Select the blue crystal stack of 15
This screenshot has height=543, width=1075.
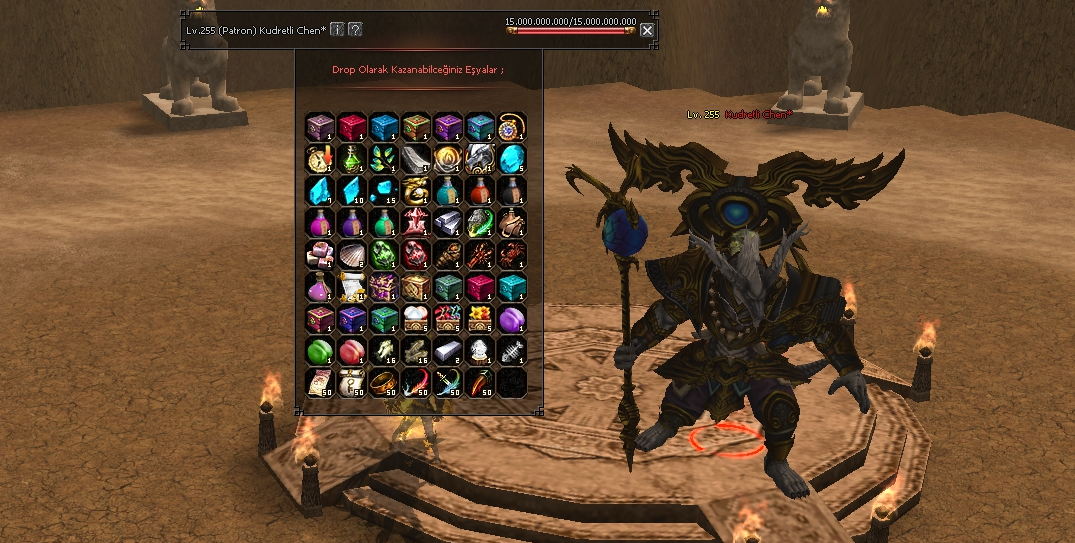click(383, 190)
